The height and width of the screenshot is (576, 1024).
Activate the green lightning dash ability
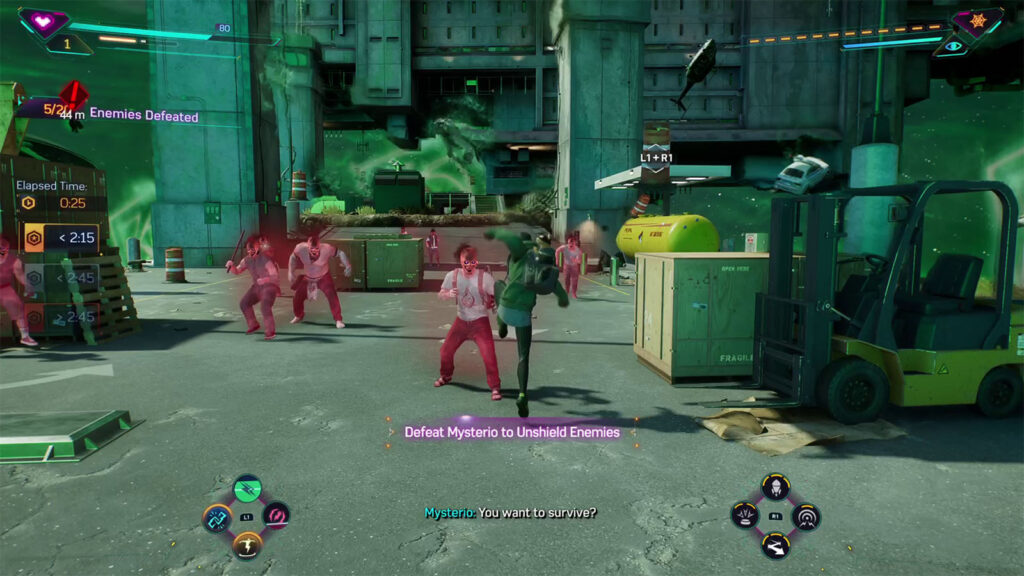pos(247,489)
